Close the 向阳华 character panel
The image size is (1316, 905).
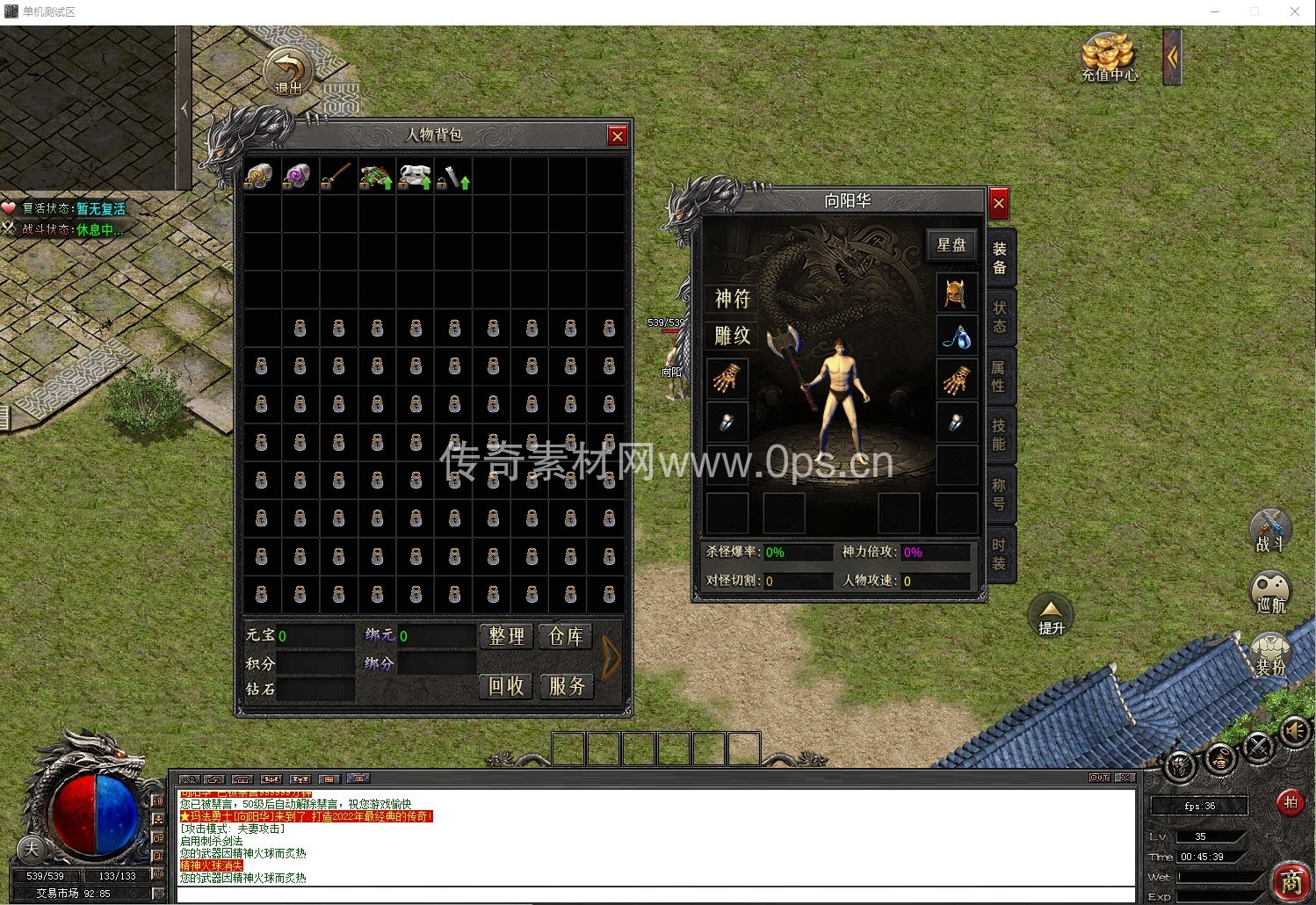tap(998, 204)
